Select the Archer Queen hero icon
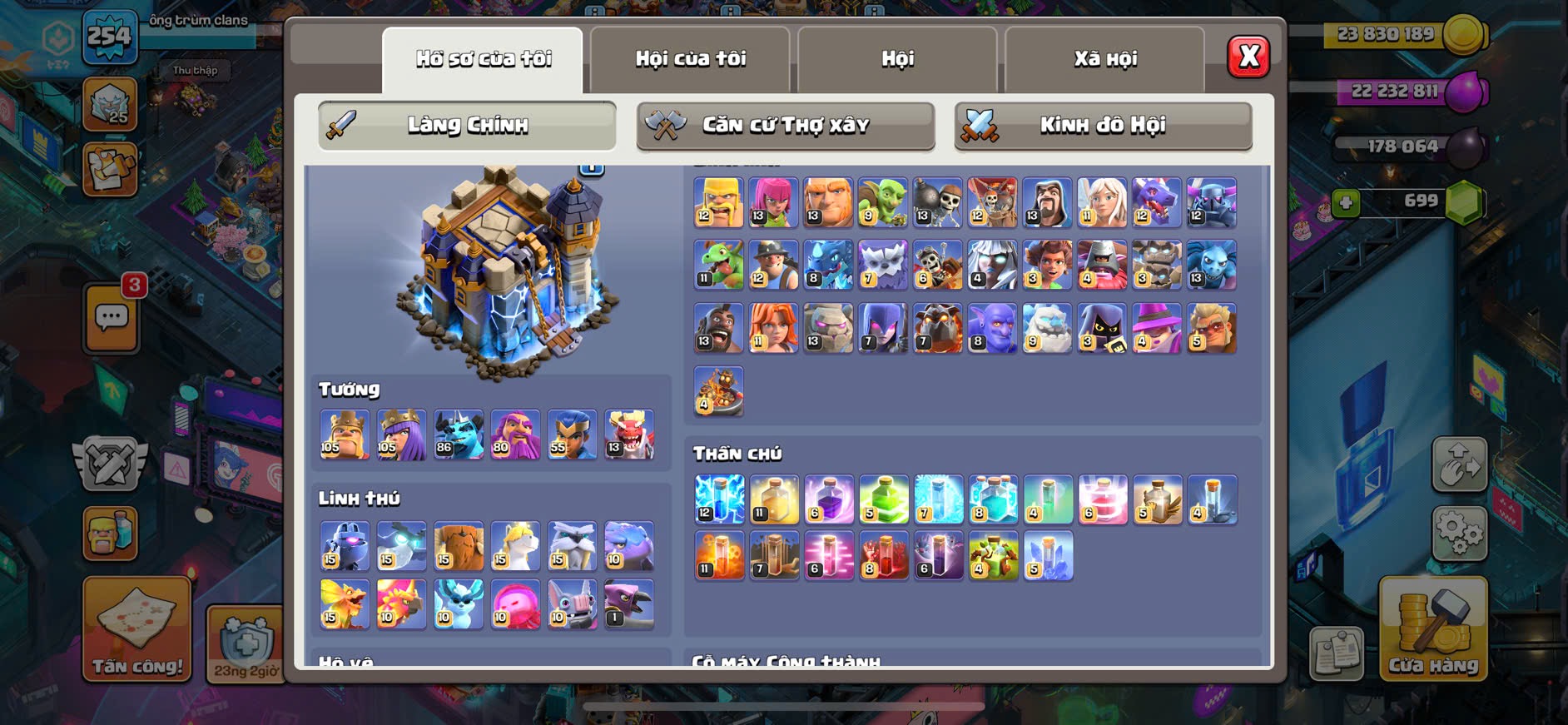This screenshot has height=725, width=1568. point(401,435)
